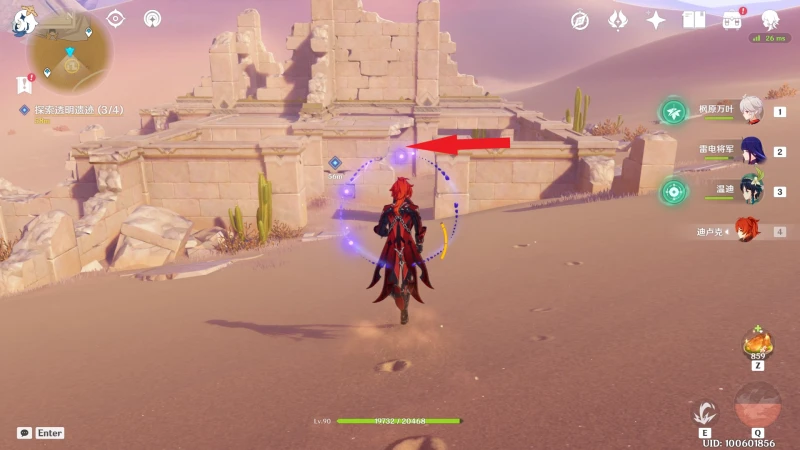
Task: Open the compass-shaped events icon
Action: [x=580, y=20]
